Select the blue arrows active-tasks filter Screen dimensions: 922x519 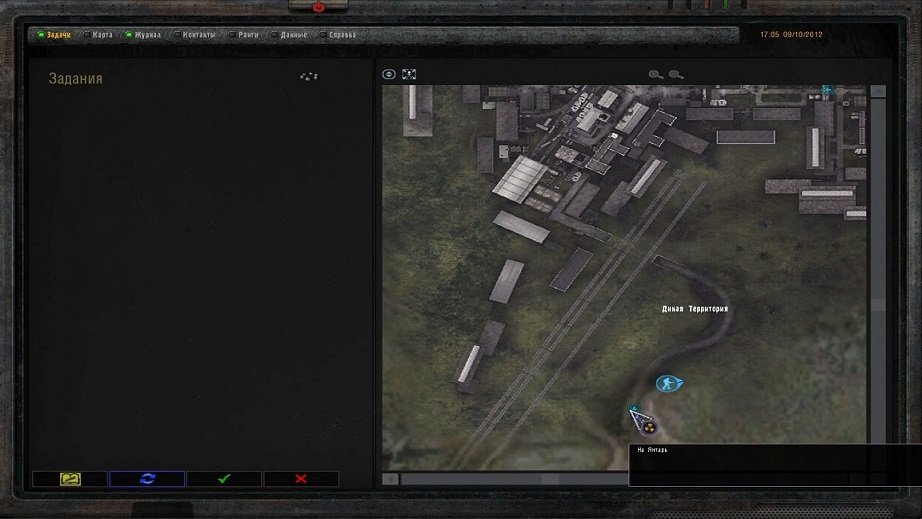[x=147, y=479]
